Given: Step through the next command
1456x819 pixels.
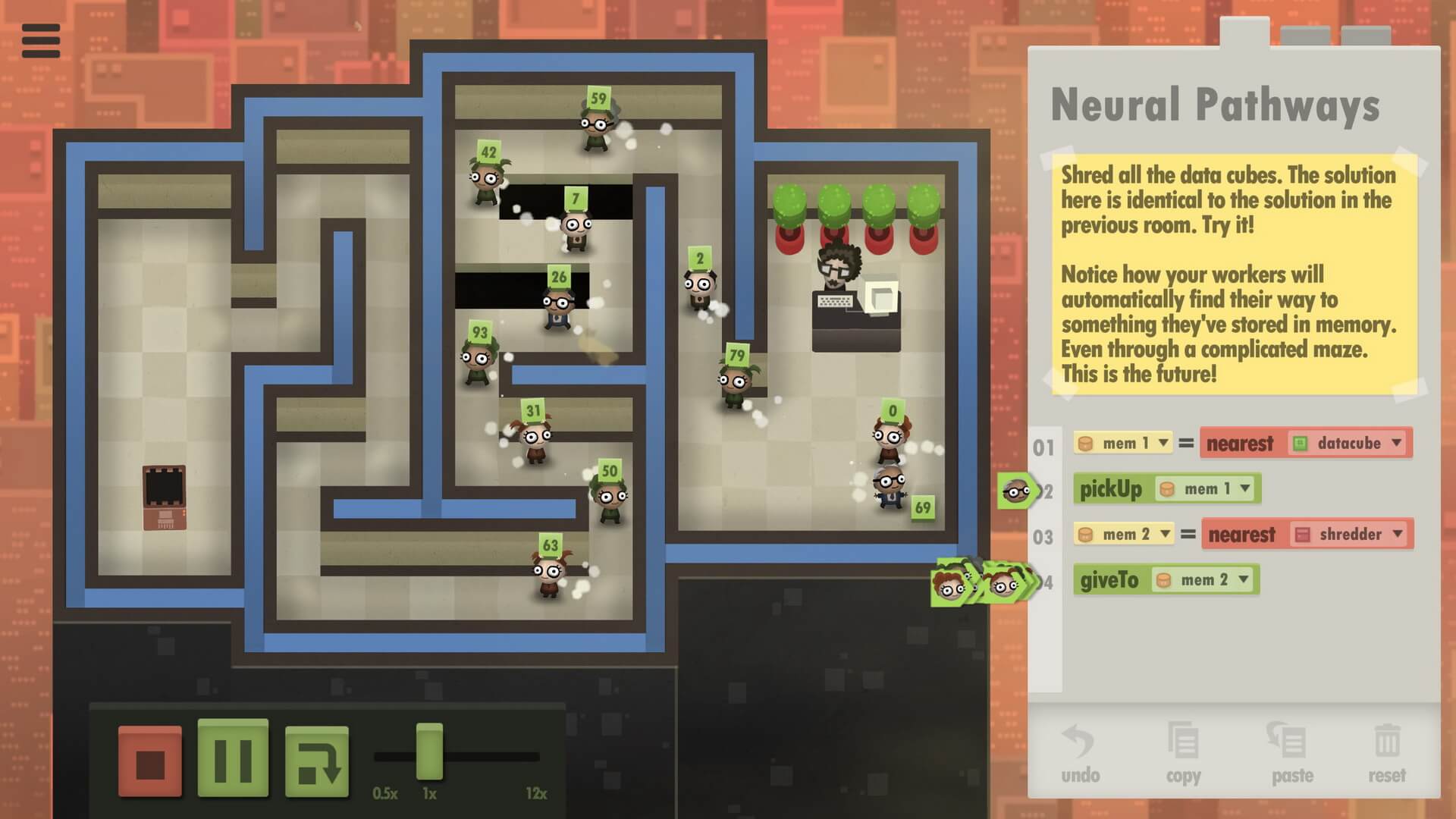Looking at the screenshot, I should click(317, 761).
